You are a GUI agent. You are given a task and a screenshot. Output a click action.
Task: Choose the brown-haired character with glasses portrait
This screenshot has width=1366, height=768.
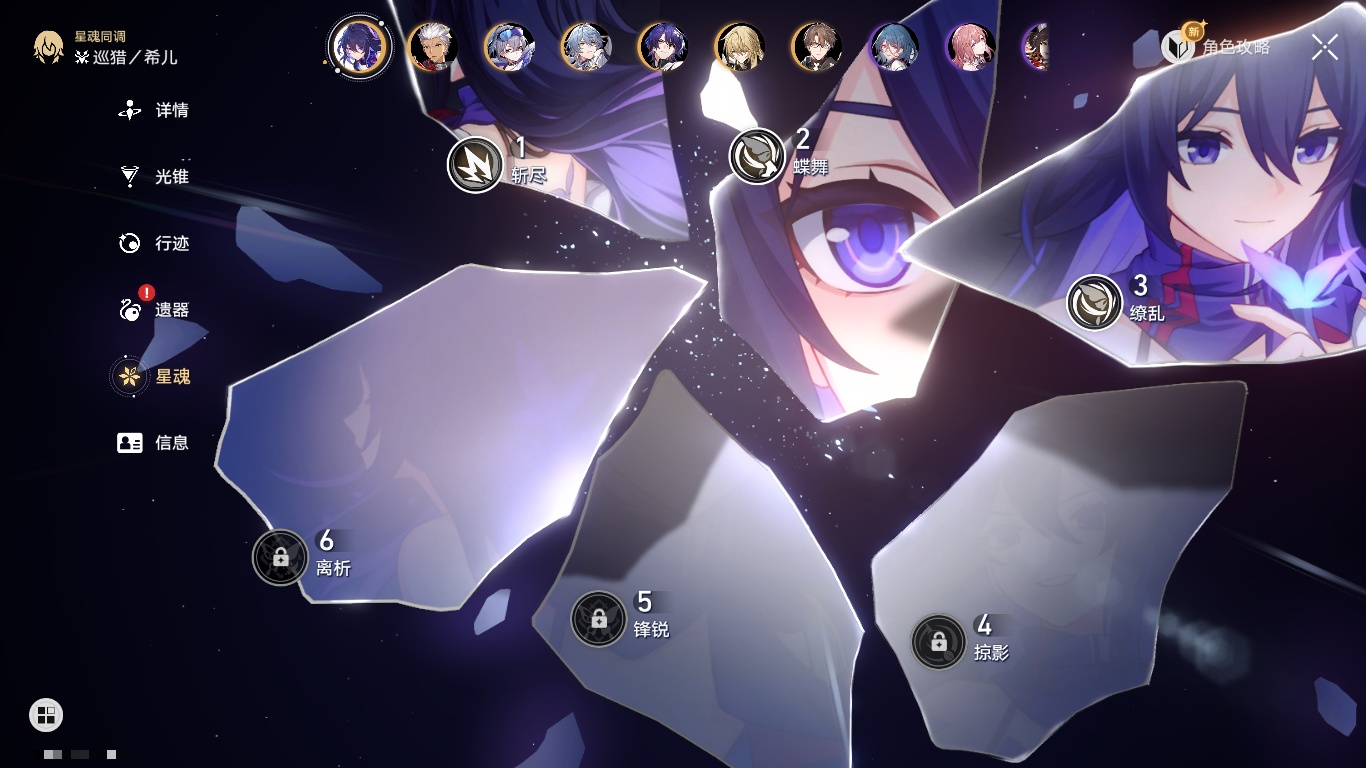pos(817,47)
